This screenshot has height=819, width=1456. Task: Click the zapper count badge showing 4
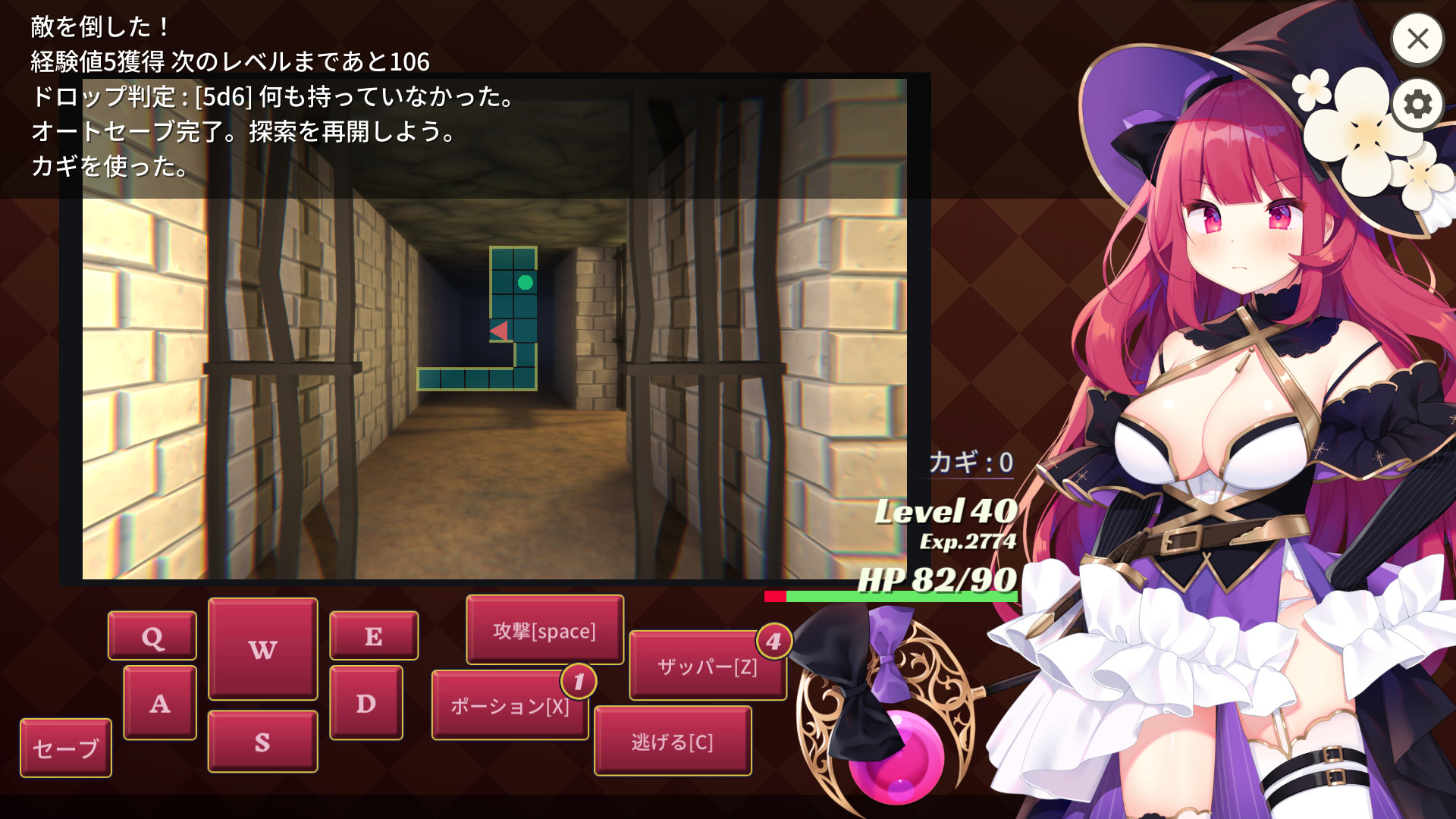tap(775, 639)
